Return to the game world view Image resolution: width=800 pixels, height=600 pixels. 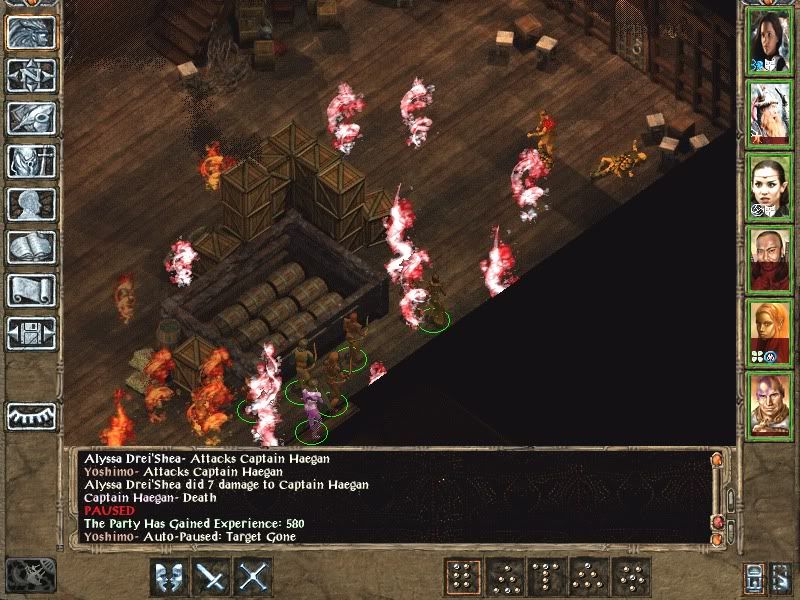(31, 33)
